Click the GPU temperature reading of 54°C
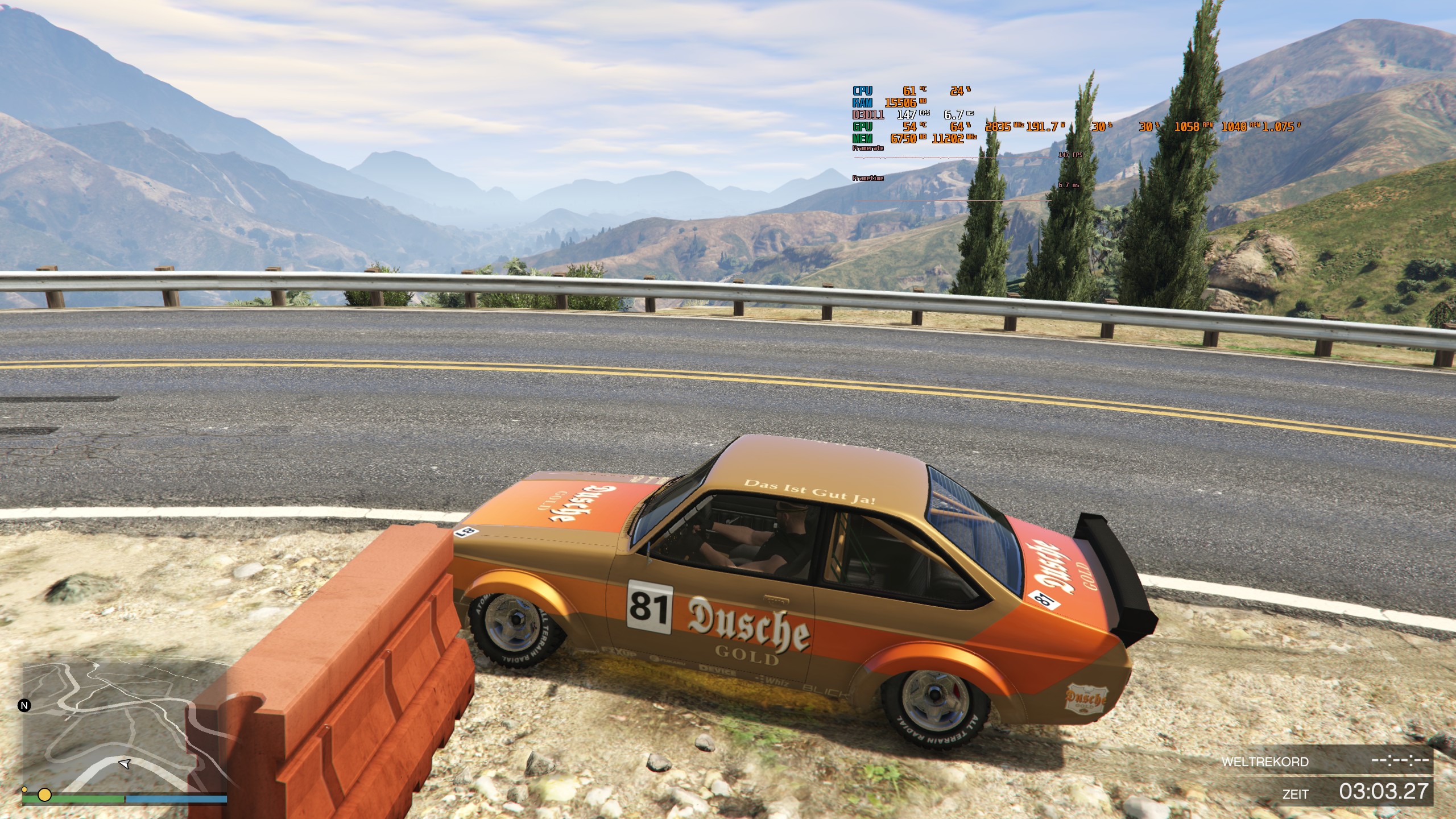This screenshot has height=819, width=1456. (x=910, y=126)
